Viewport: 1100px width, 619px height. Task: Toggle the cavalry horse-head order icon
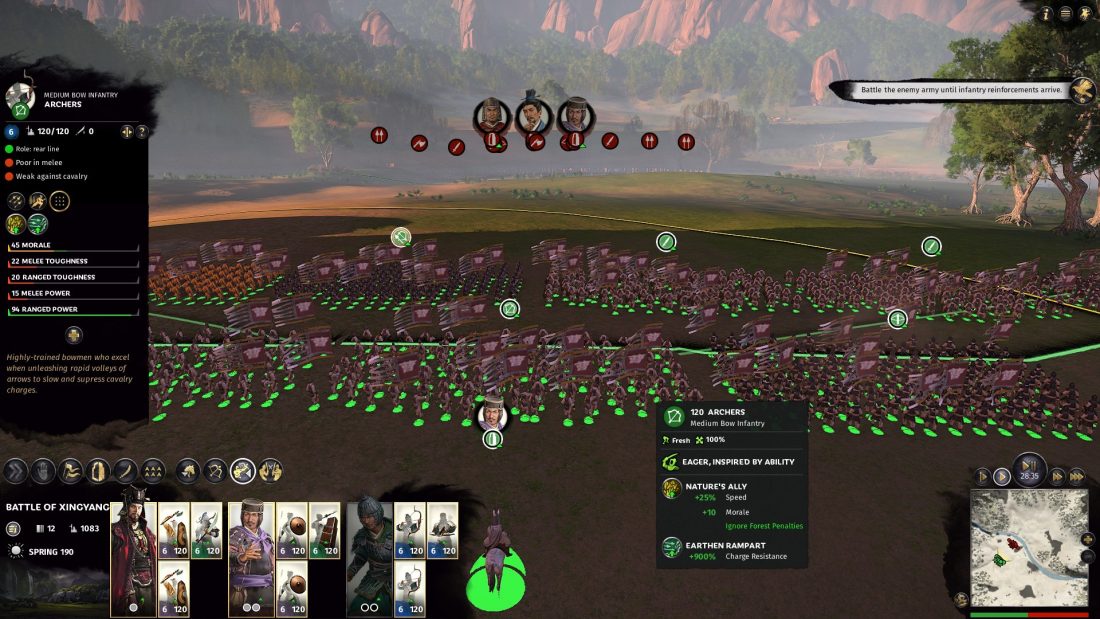pyautogui.click(x=187, y=471)
